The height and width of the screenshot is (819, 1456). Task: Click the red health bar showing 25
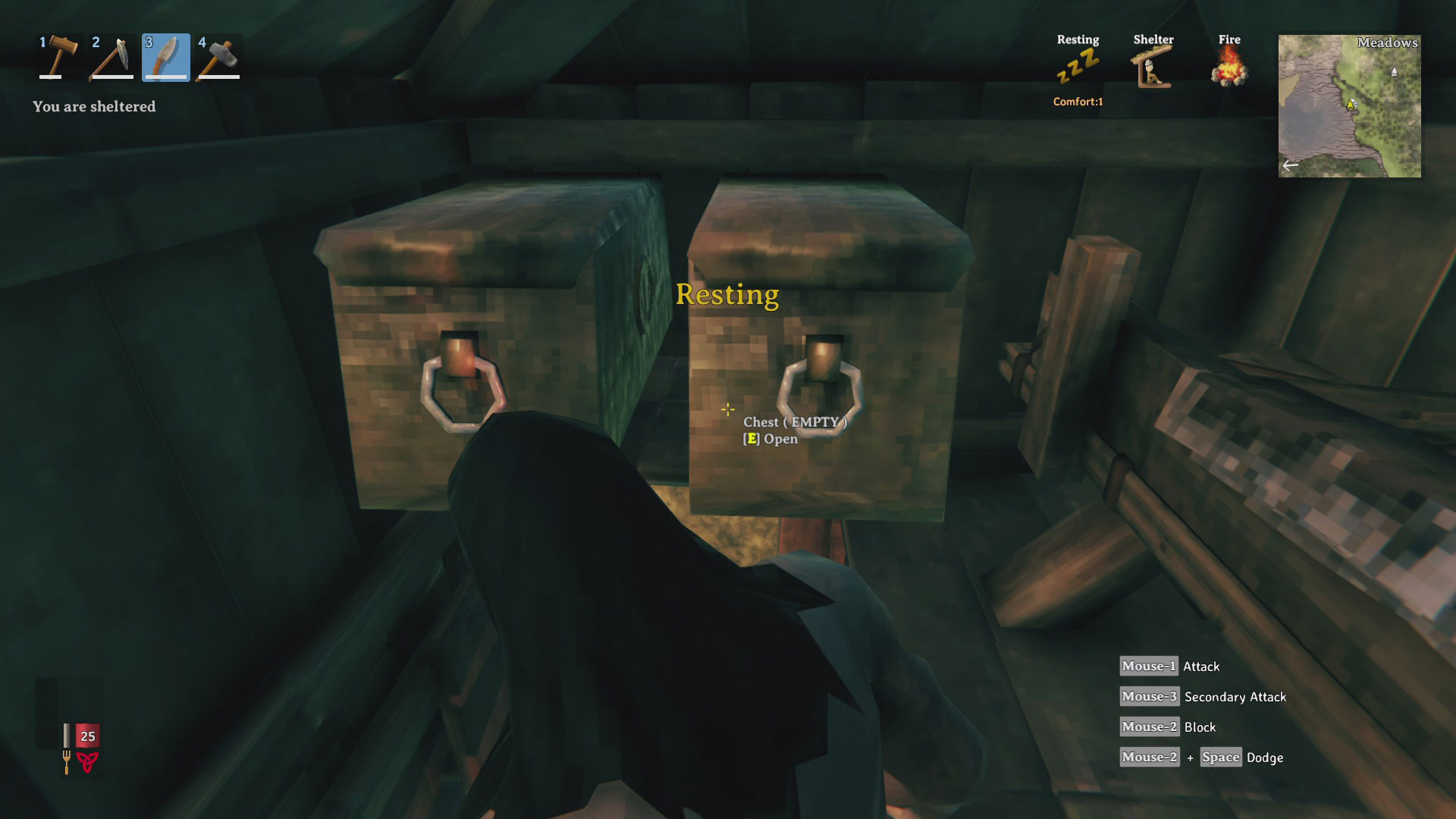(86, 736)
